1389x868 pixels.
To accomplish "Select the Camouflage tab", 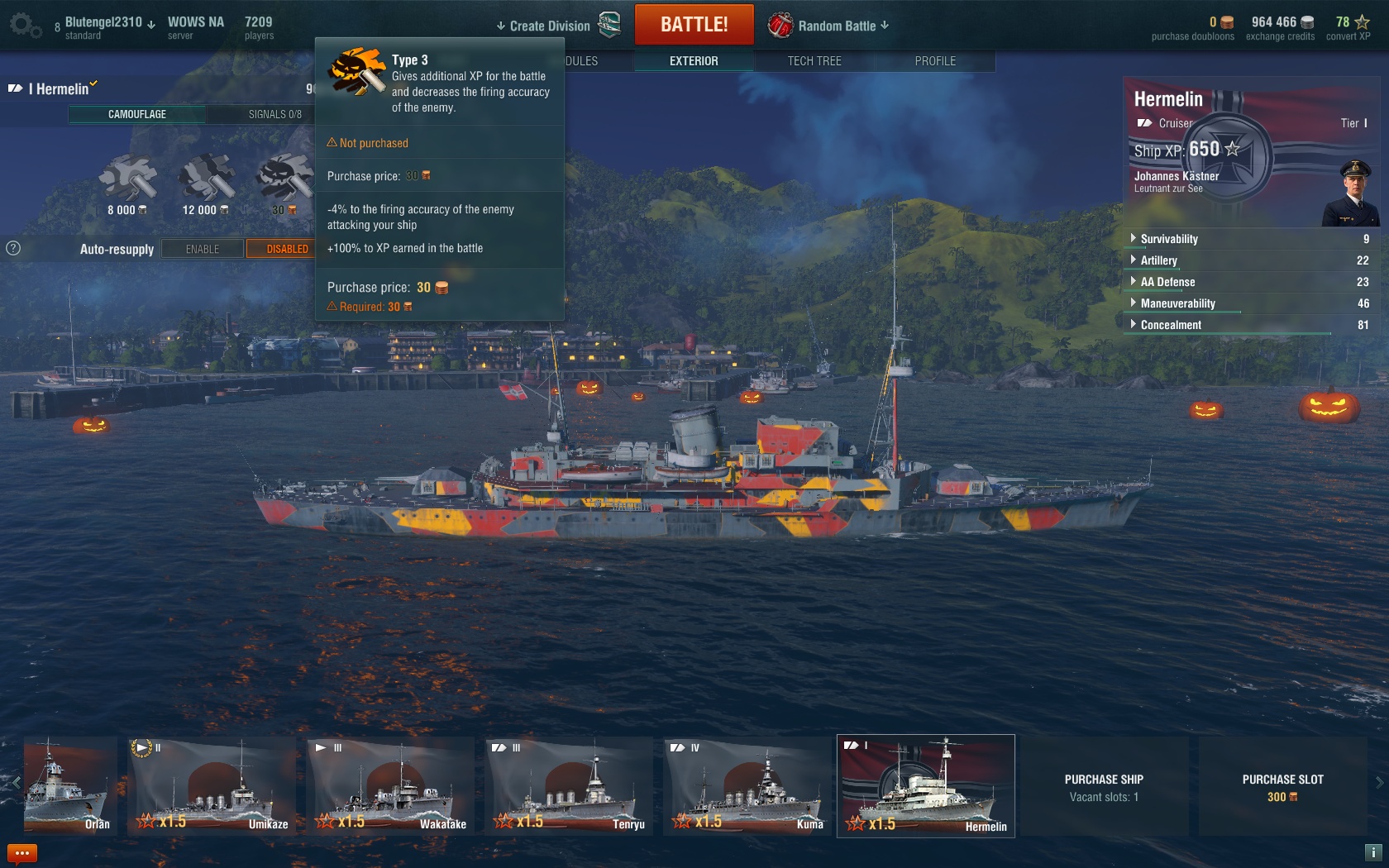I will [x=137, y=114].
